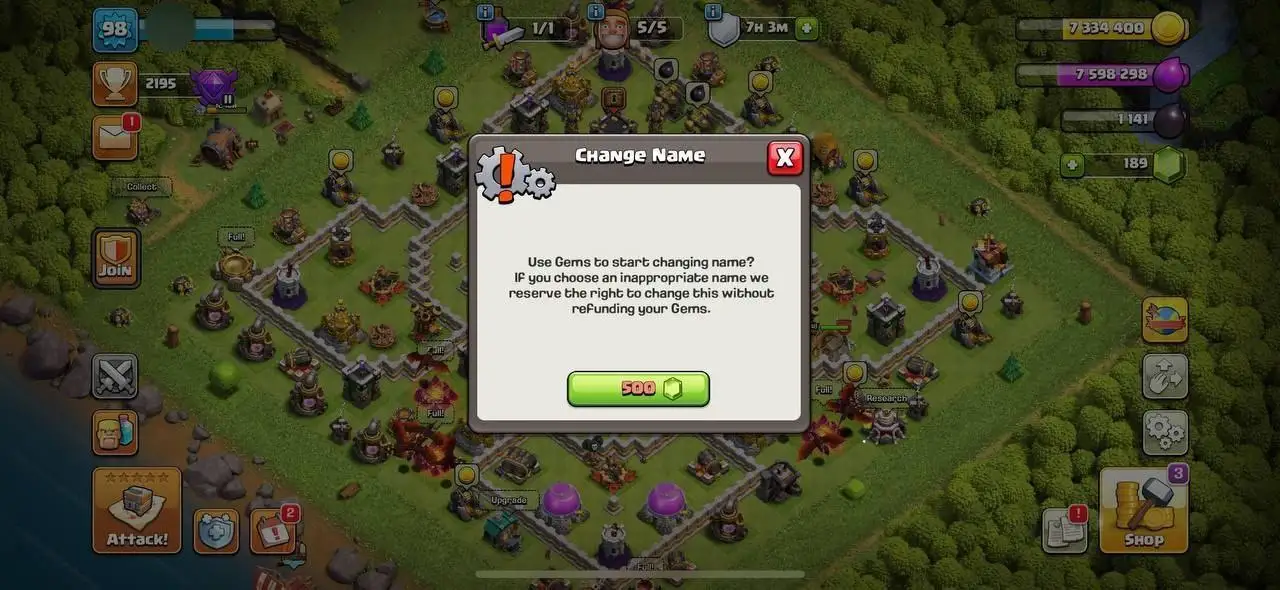1280x590 pixels.
Task: Click the pointing hand button
Action: 1165,376
